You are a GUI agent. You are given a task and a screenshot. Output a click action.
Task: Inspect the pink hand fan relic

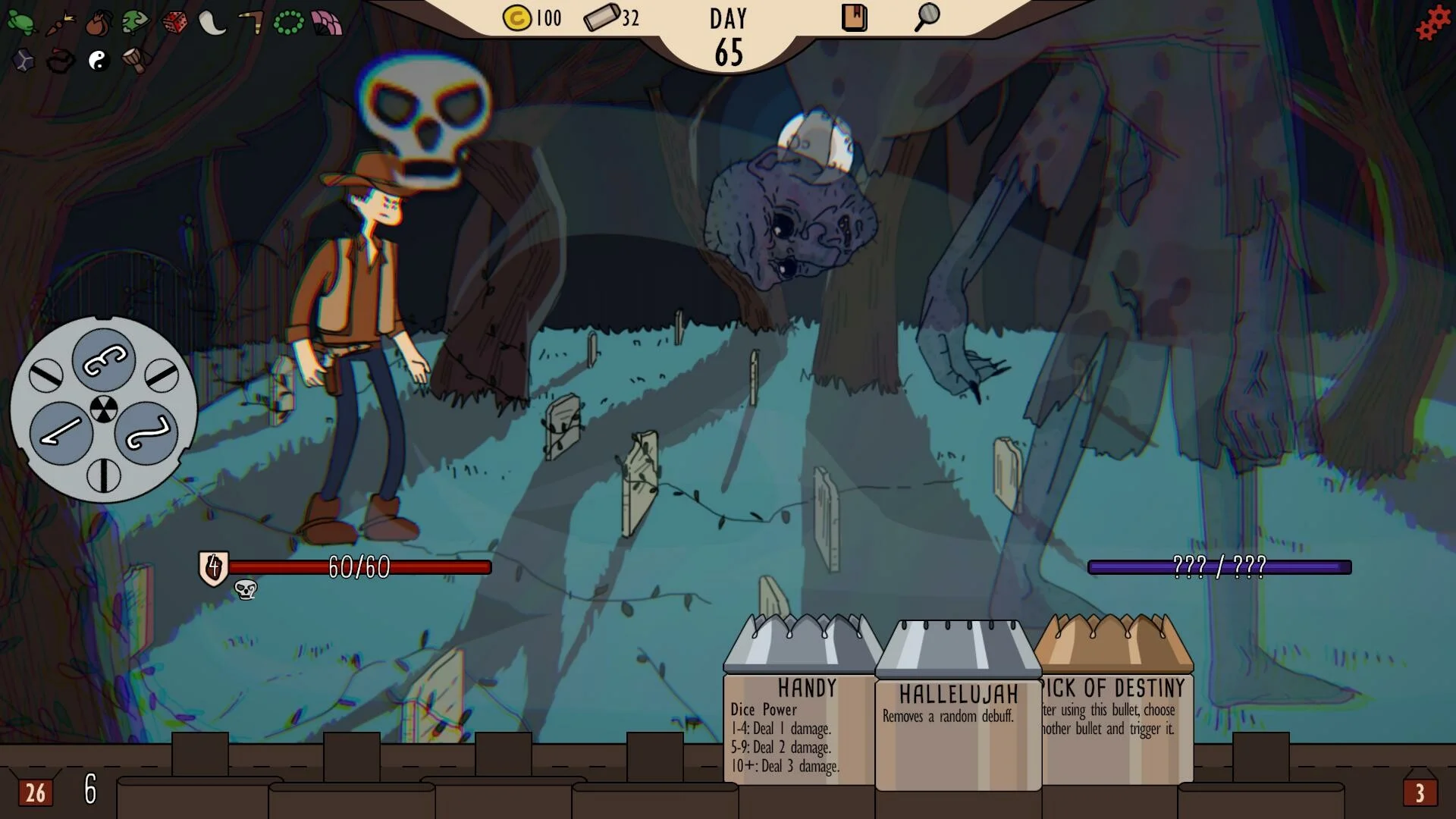[327, 23]
